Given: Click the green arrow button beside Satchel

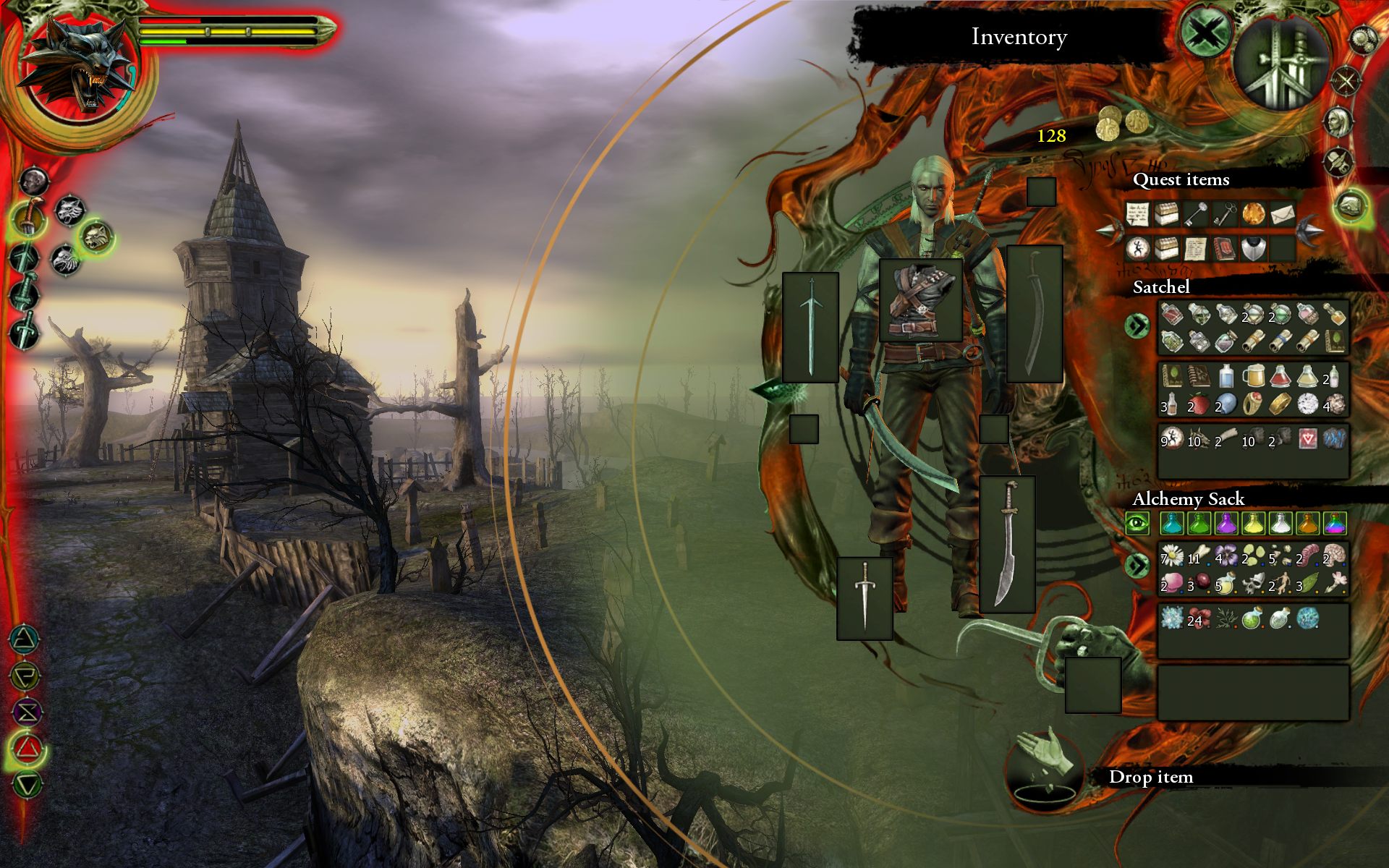Looking at the screenshot, I should tap(1137, 326).
